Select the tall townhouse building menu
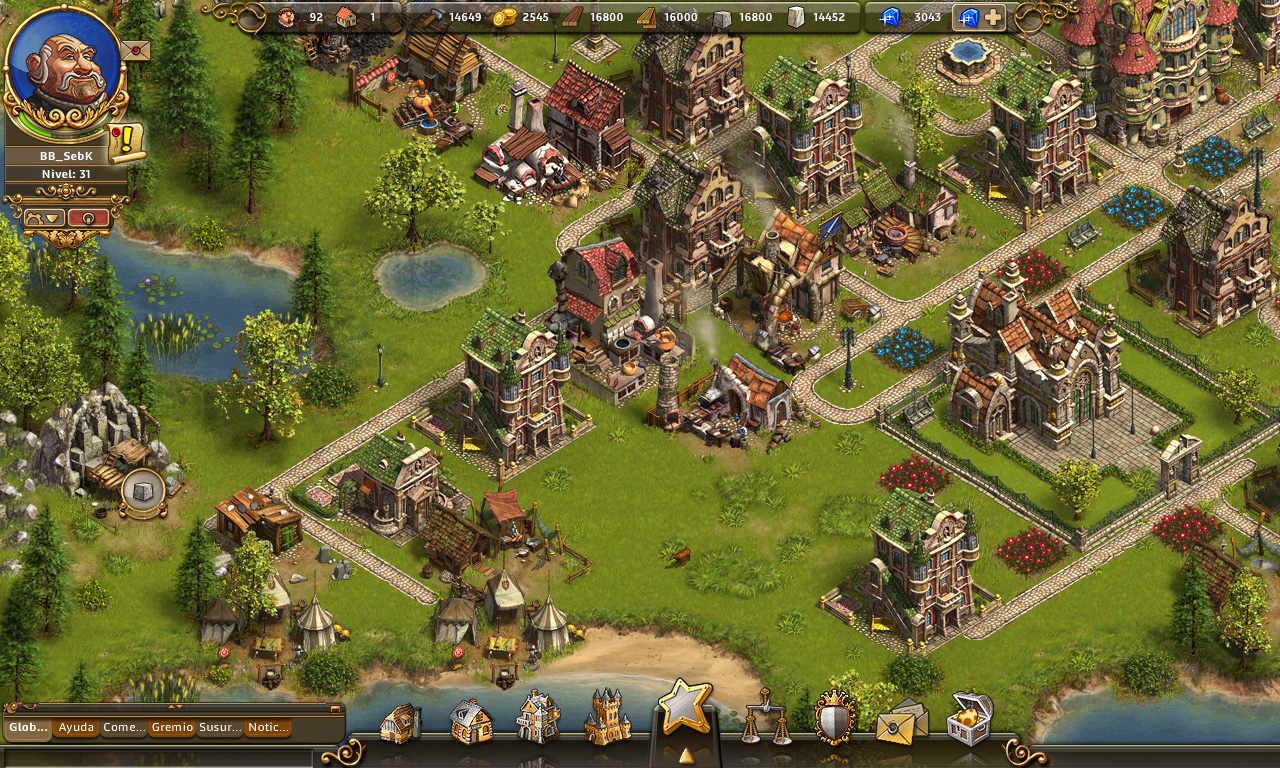 (x=537, y=717)
